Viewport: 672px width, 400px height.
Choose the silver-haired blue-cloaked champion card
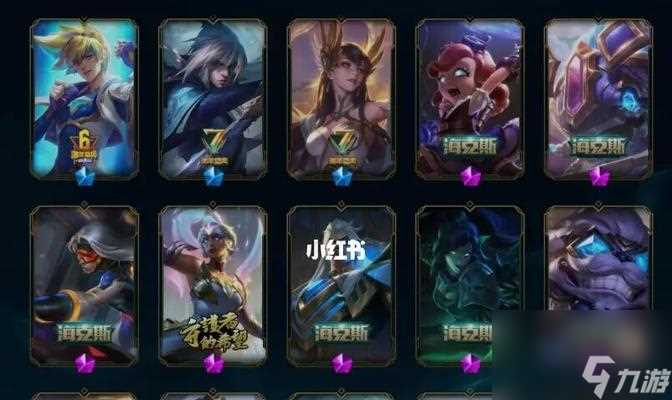212,98
